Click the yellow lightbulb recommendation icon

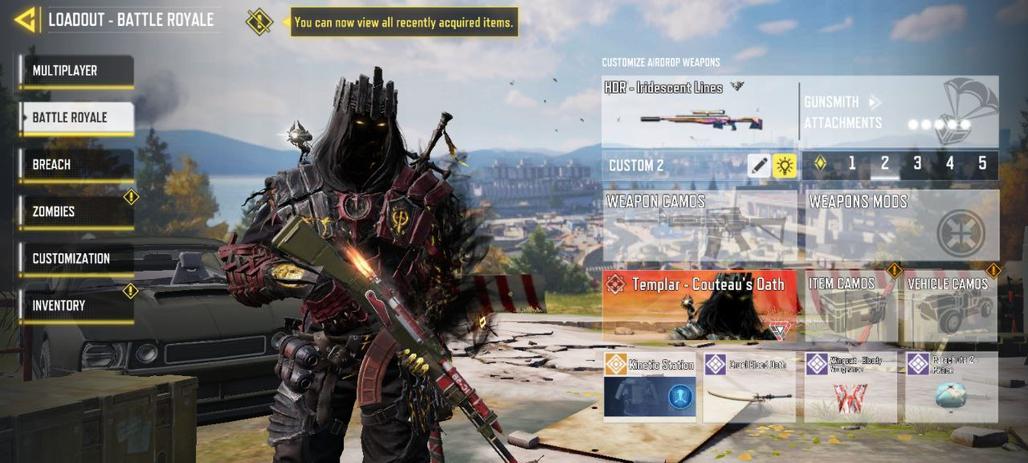[x=785, y=166]
